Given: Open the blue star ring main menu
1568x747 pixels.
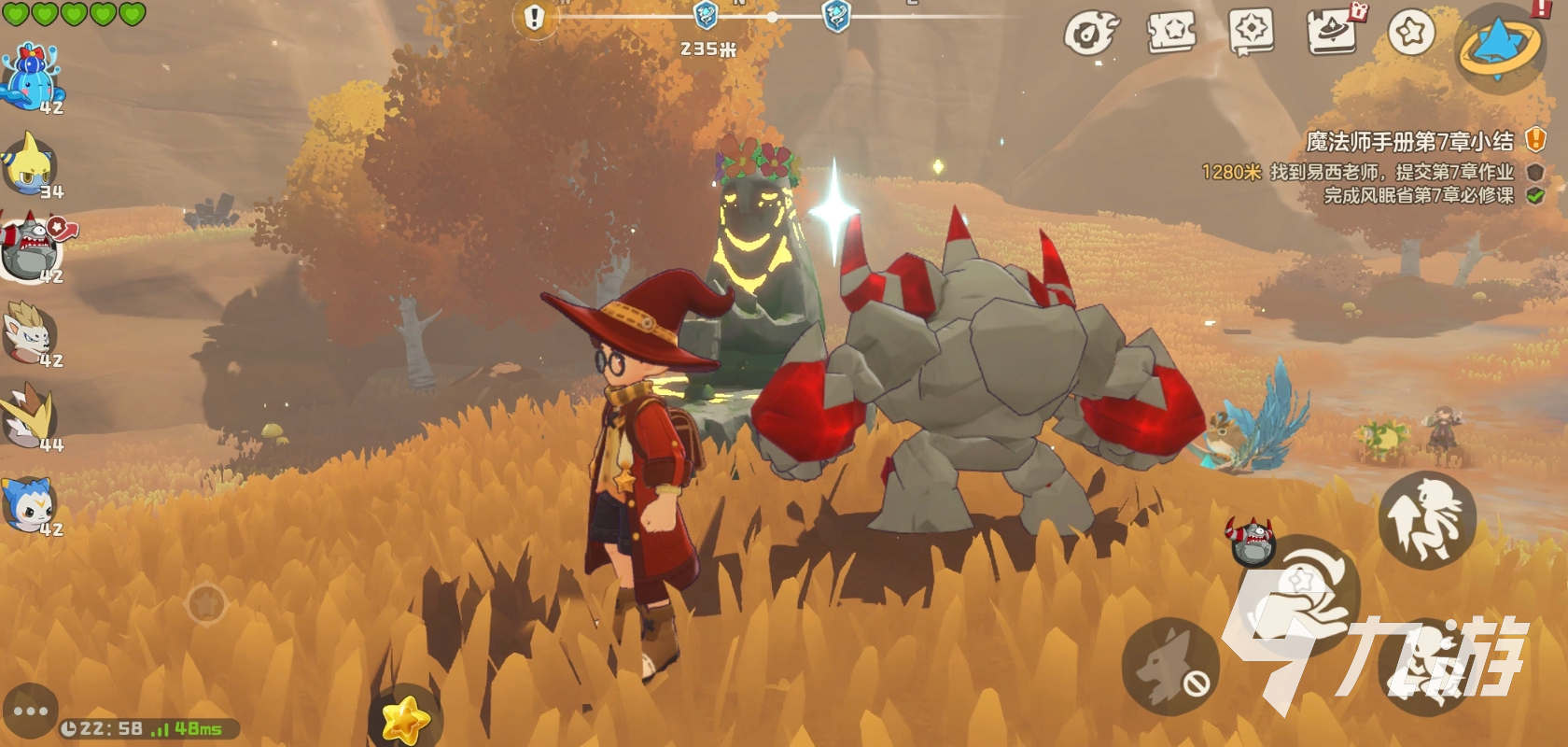Looking at the screenshot, I should click(1500, 47).
